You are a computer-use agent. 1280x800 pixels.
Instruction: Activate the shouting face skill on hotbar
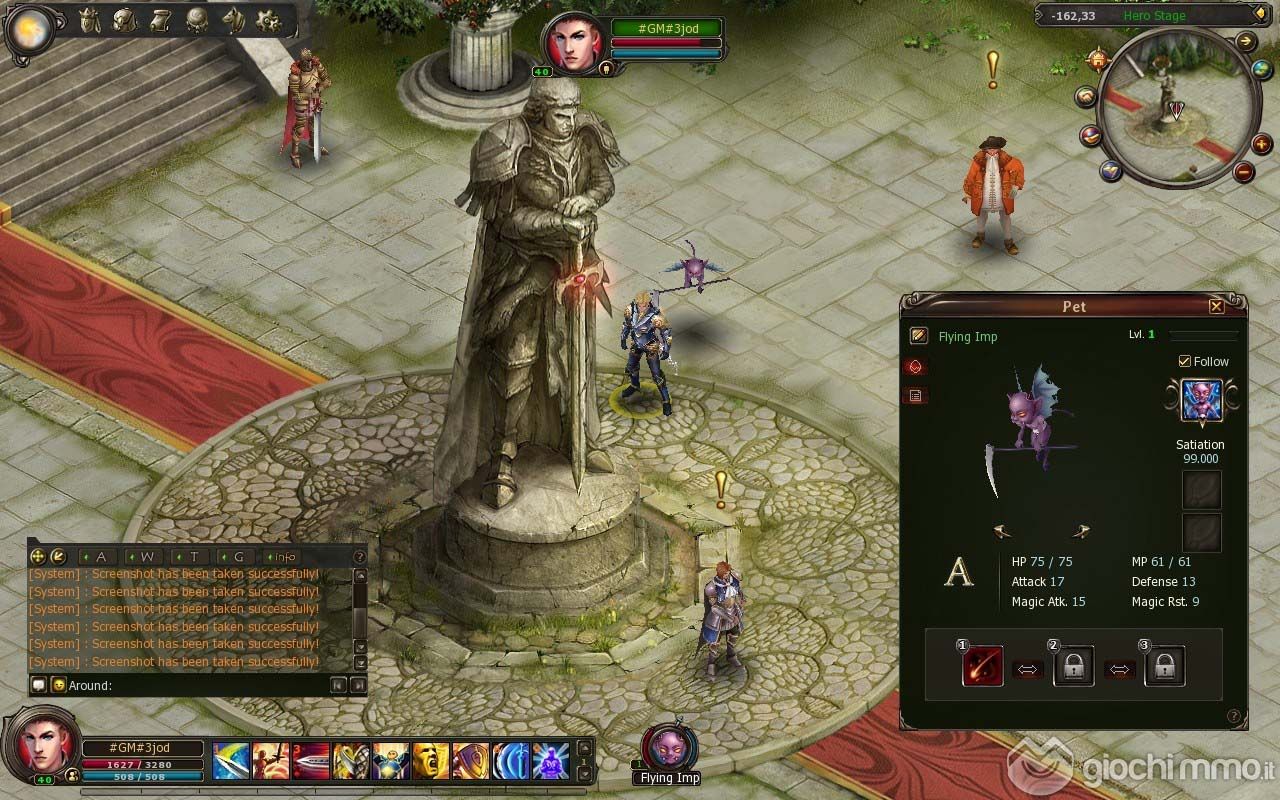pyautogui.click(x=431, y=761)
